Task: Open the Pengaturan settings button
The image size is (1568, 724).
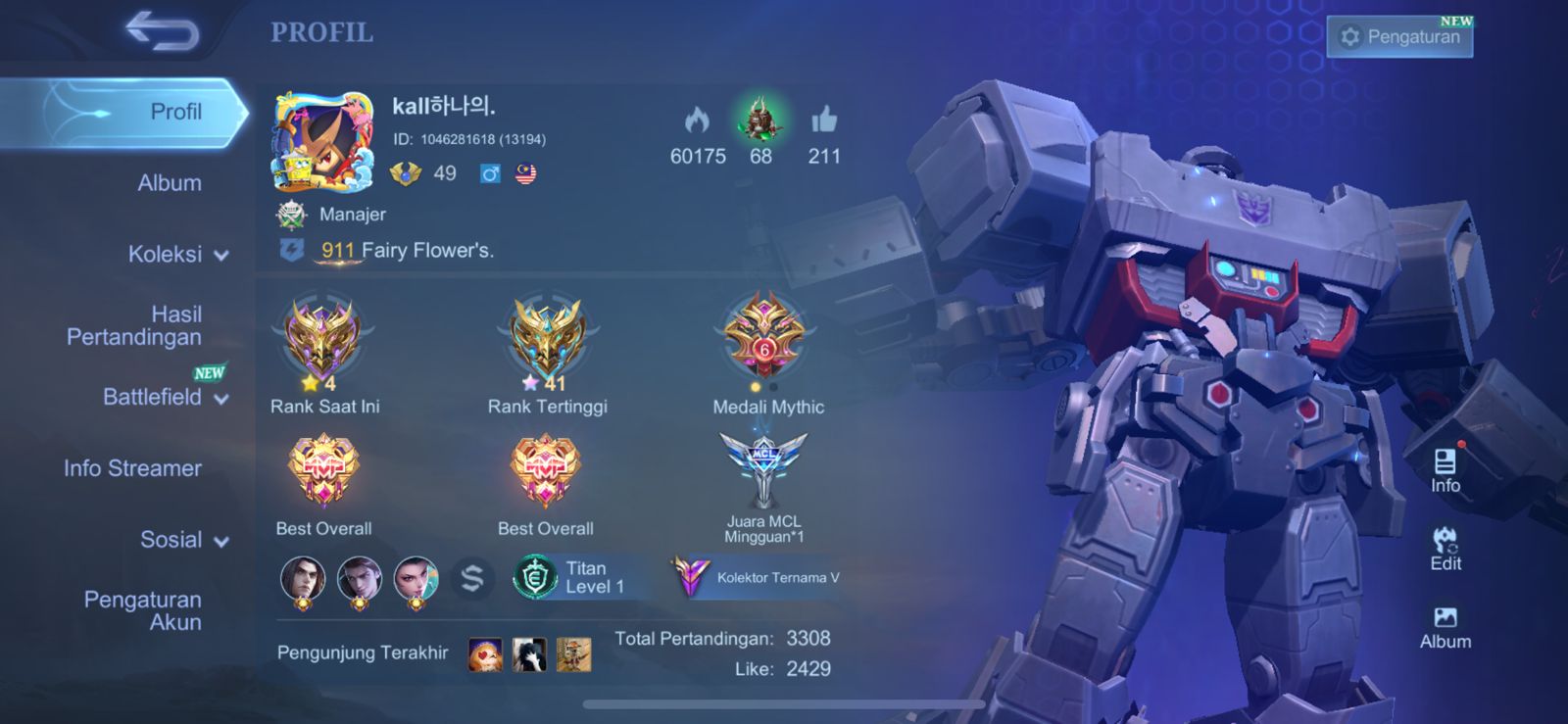Action: [1399, 37]
